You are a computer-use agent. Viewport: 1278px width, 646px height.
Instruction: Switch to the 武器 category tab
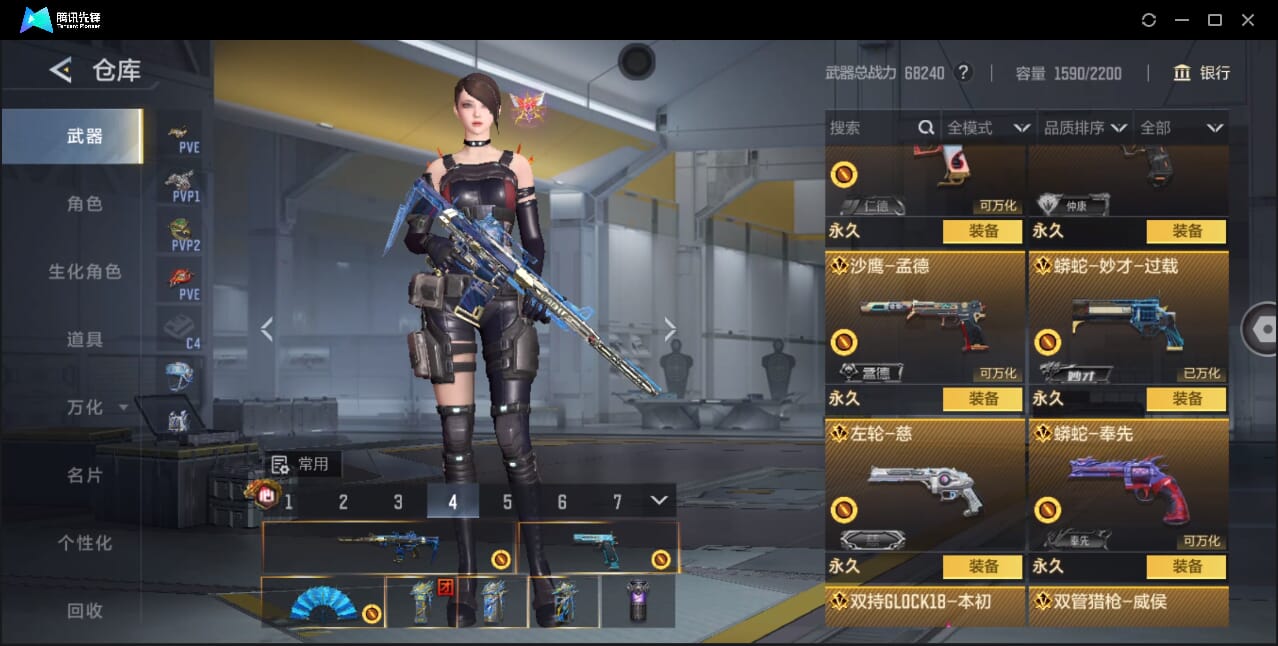84,136
